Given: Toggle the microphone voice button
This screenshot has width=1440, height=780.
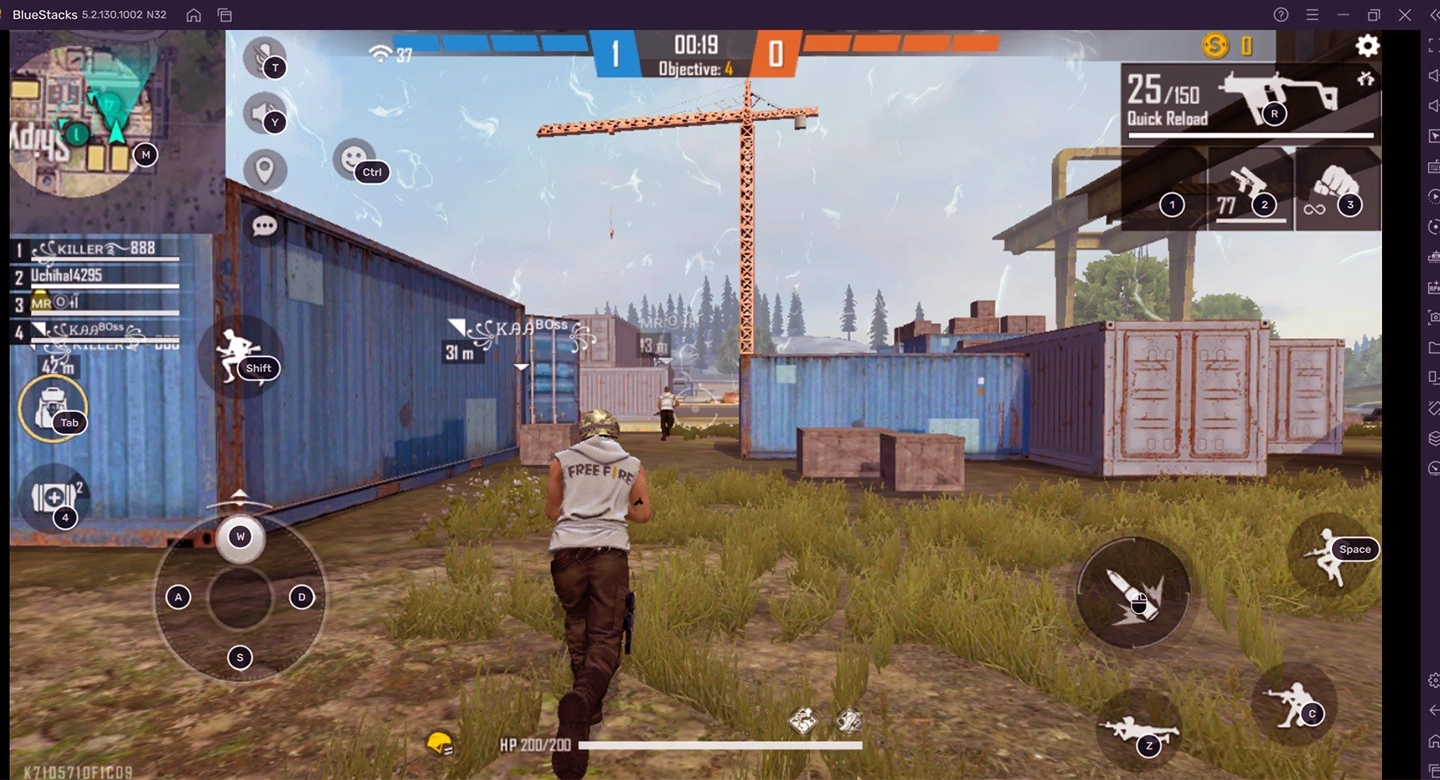Looking at the screenshot, I should [x=264, y=56].
